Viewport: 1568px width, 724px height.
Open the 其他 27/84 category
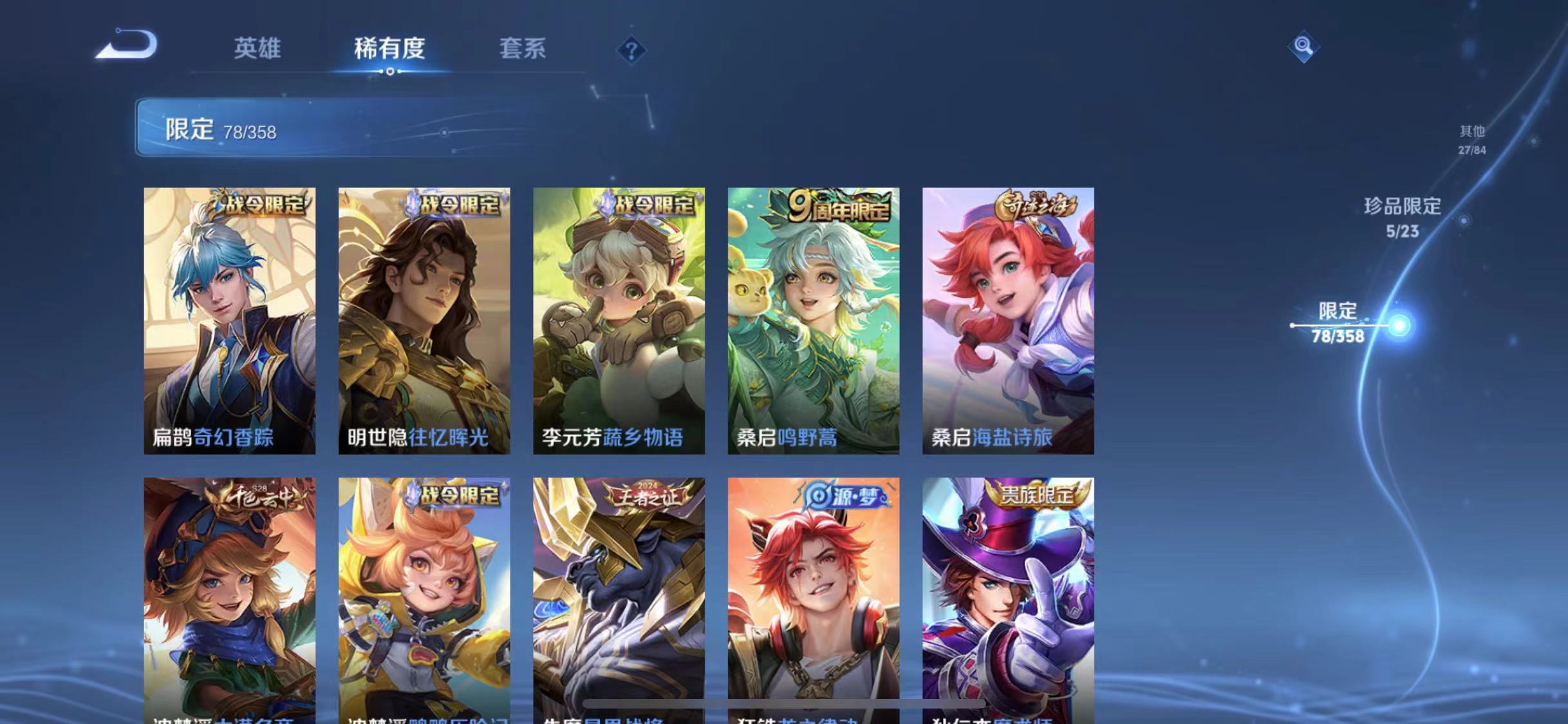pyautogui.click(x=1473, y=138)
